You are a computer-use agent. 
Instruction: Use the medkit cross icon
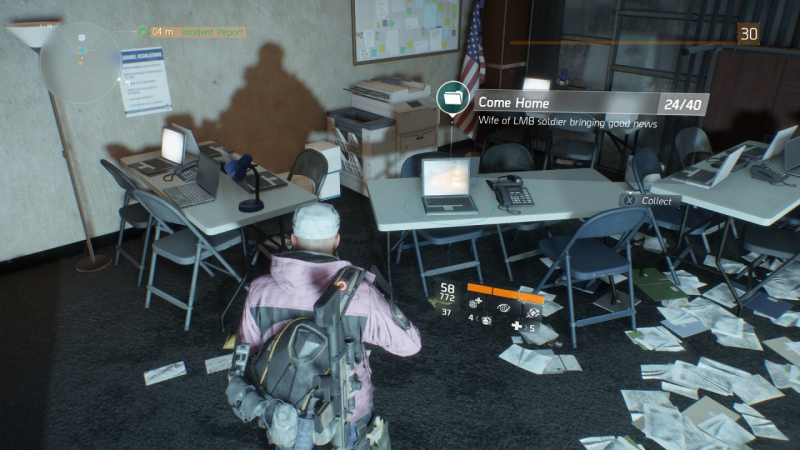[516, 326]
